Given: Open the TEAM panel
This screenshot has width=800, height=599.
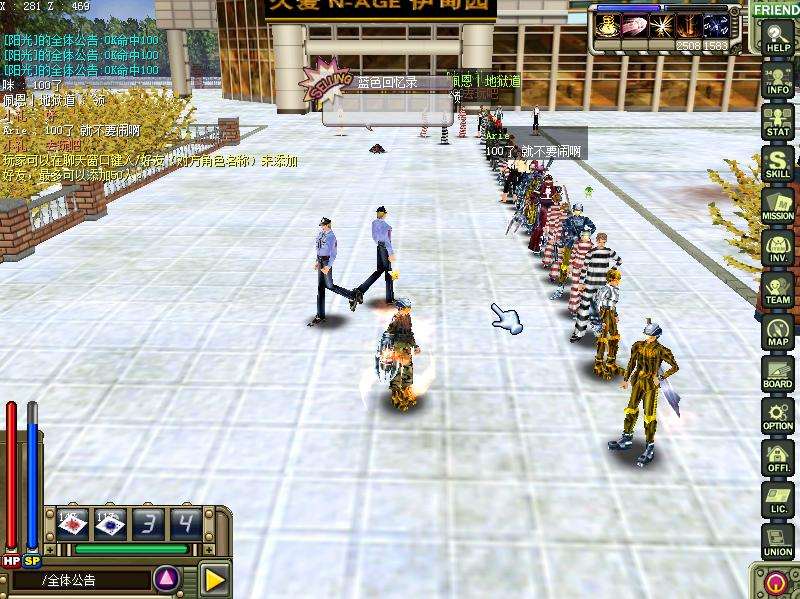Looking at the screenshot, I should [777, 289].
